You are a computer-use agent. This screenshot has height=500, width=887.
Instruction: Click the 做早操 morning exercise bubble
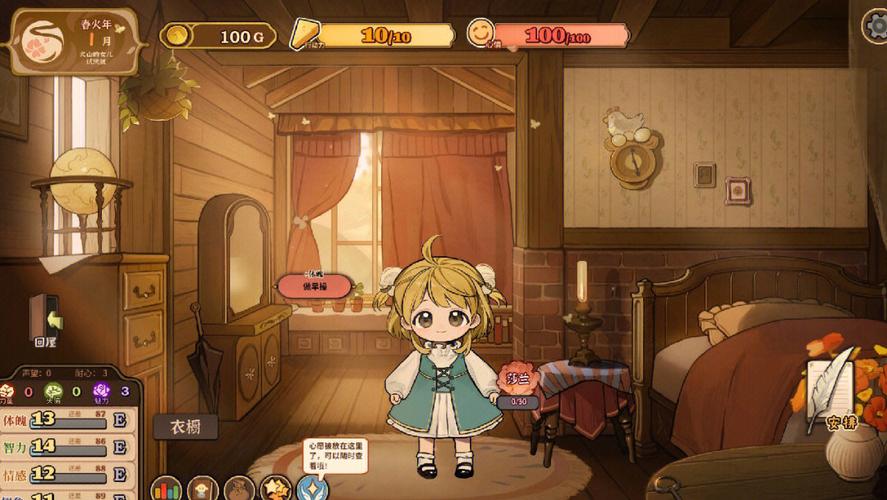pos(314,285)
